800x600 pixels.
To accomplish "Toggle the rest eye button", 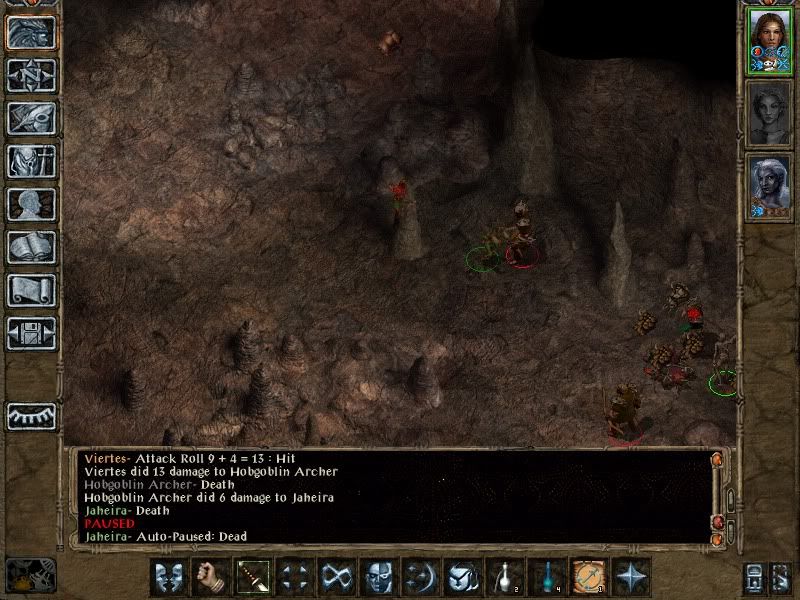I will [31, 416].
